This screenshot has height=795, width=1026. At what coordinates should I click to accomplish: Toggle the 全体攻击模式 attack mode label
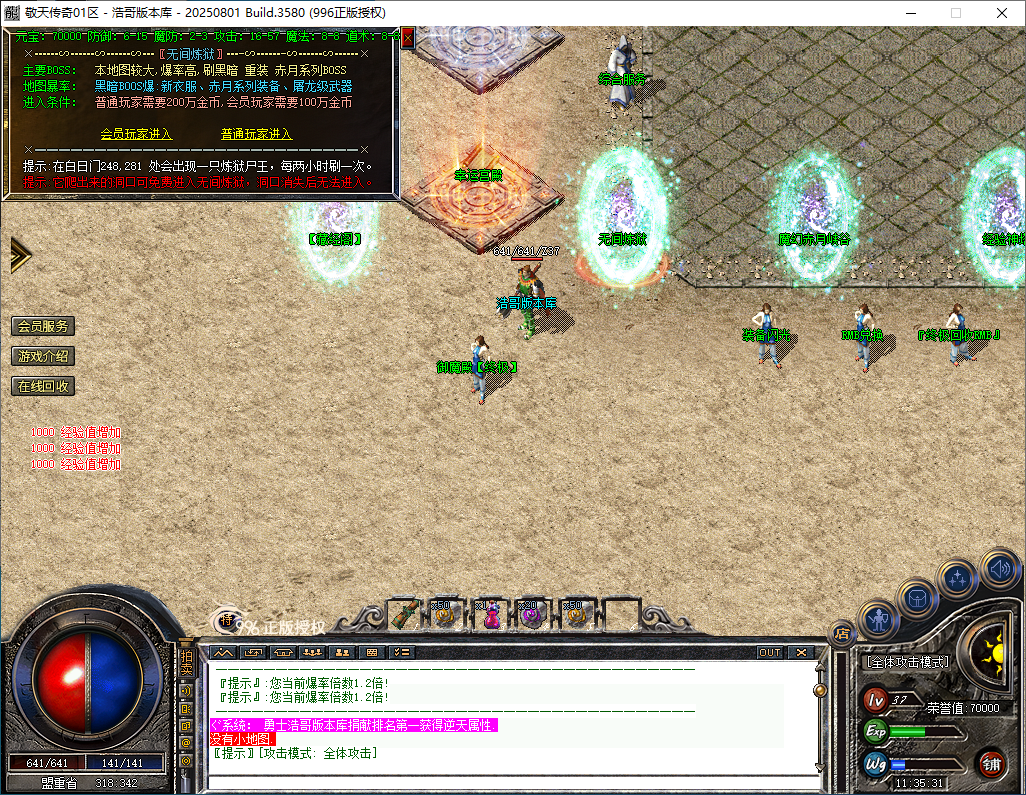tap(906, 662)
